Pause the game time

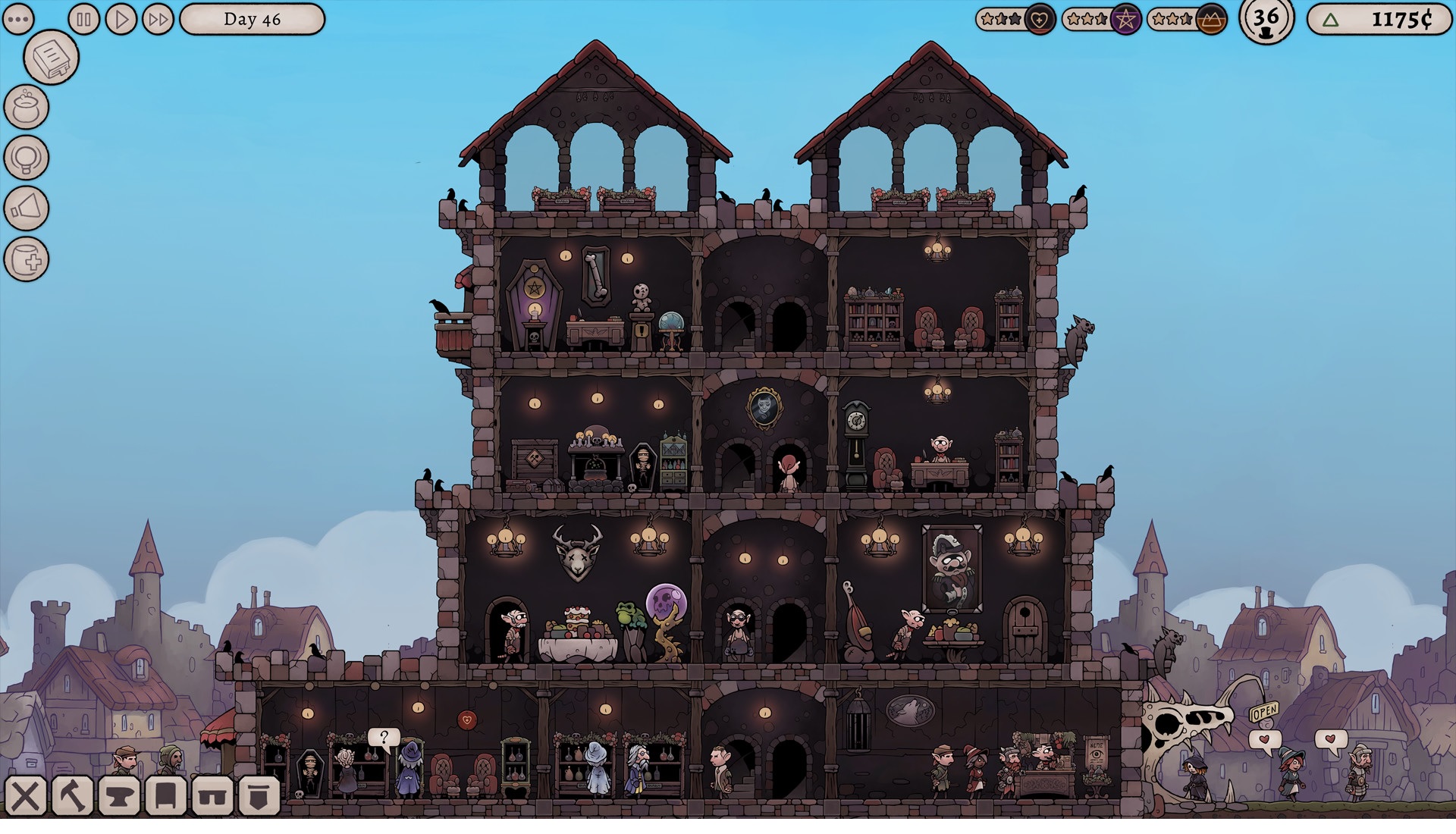point(84,19)
